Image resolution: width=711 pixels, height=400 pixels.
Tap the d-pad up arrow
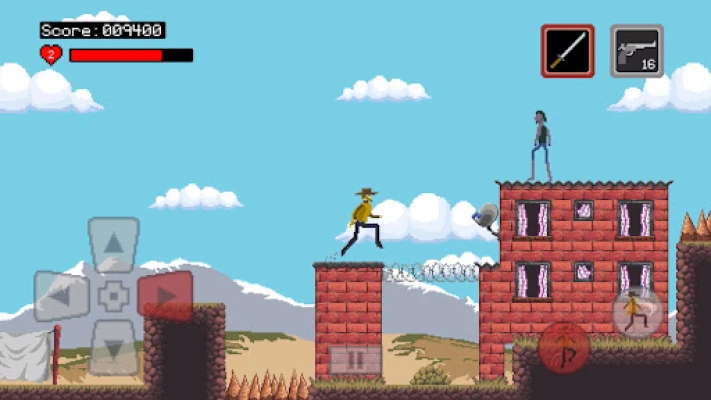[x=114, y=243]
